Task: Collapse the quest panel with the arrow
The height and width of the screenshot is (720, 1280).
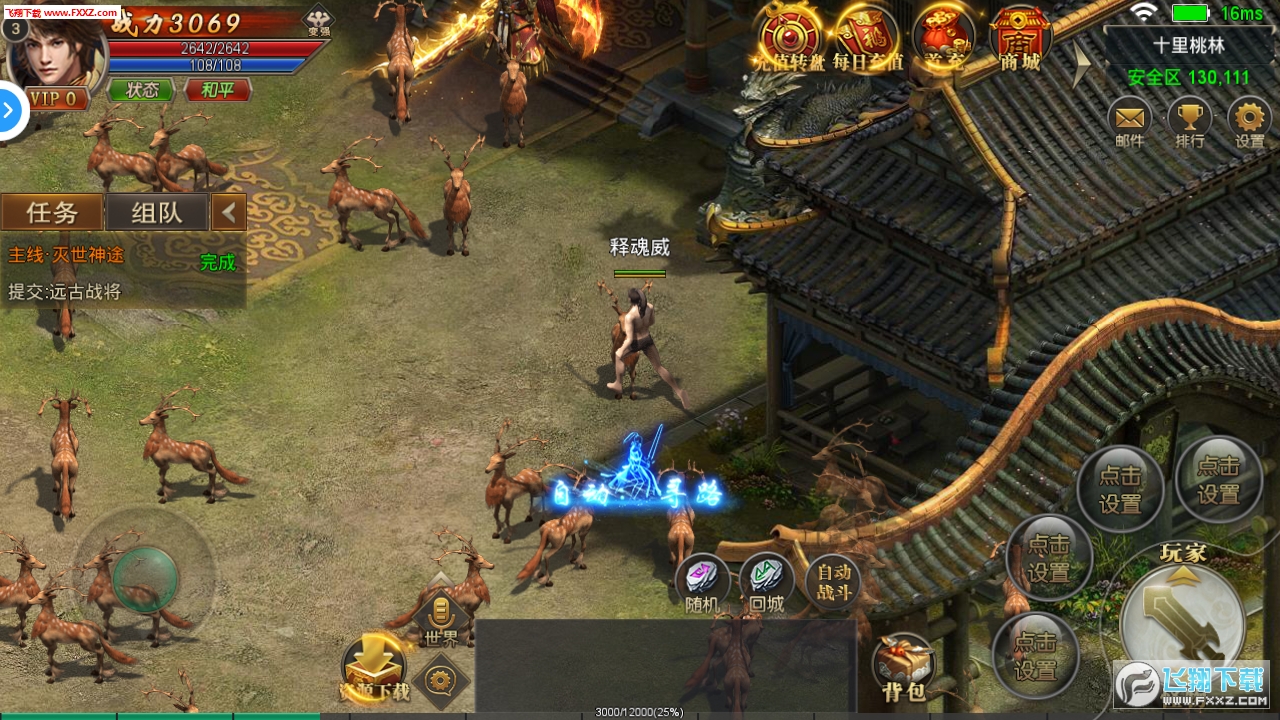Action: (x=229, y=212)
